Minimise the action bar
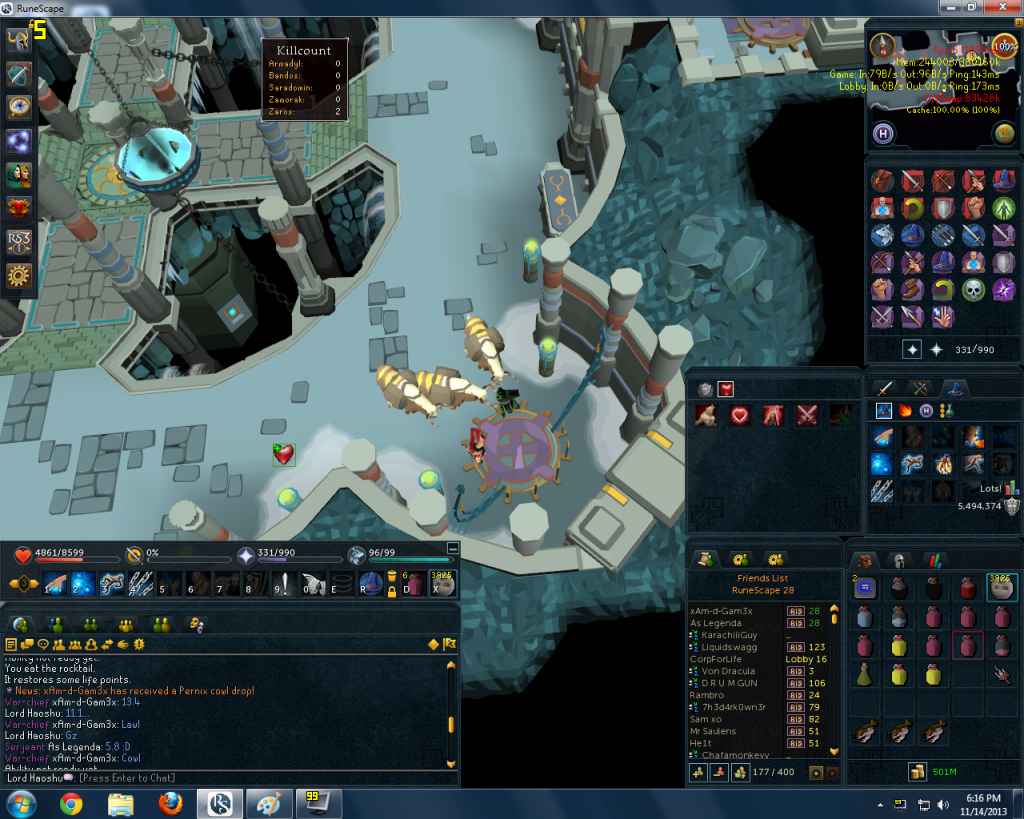This screenshot has width=1024, height=819. click(x=453, y=548)
